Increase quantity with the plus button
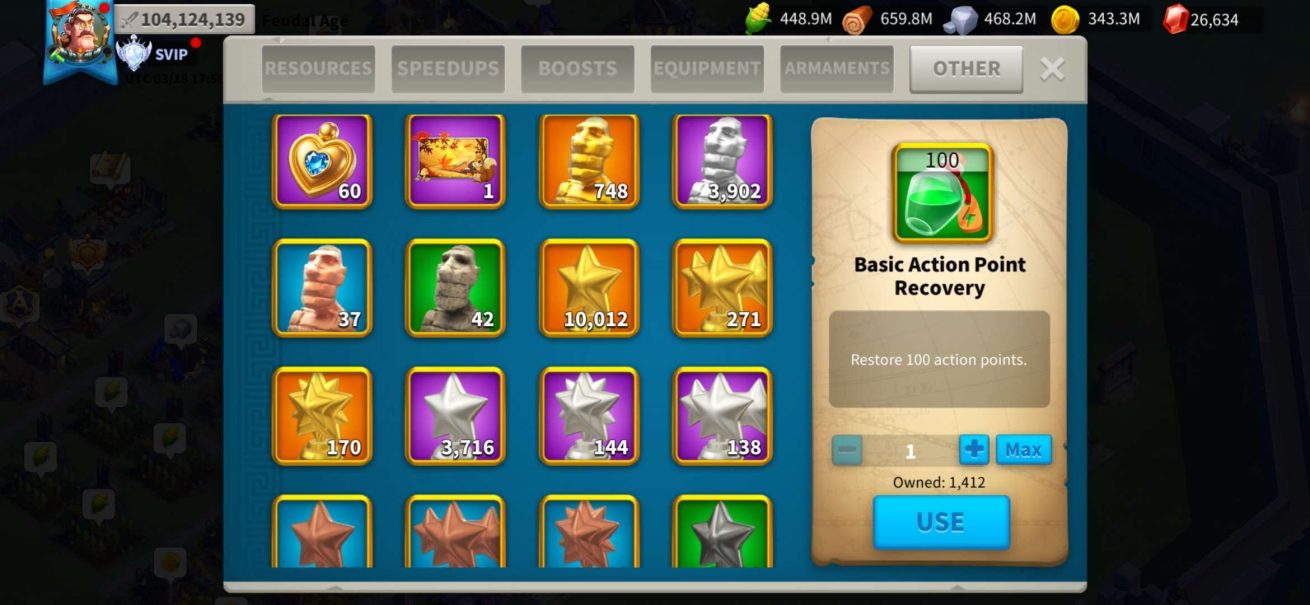Screen dimensions: 1310x605 point(973,450)
